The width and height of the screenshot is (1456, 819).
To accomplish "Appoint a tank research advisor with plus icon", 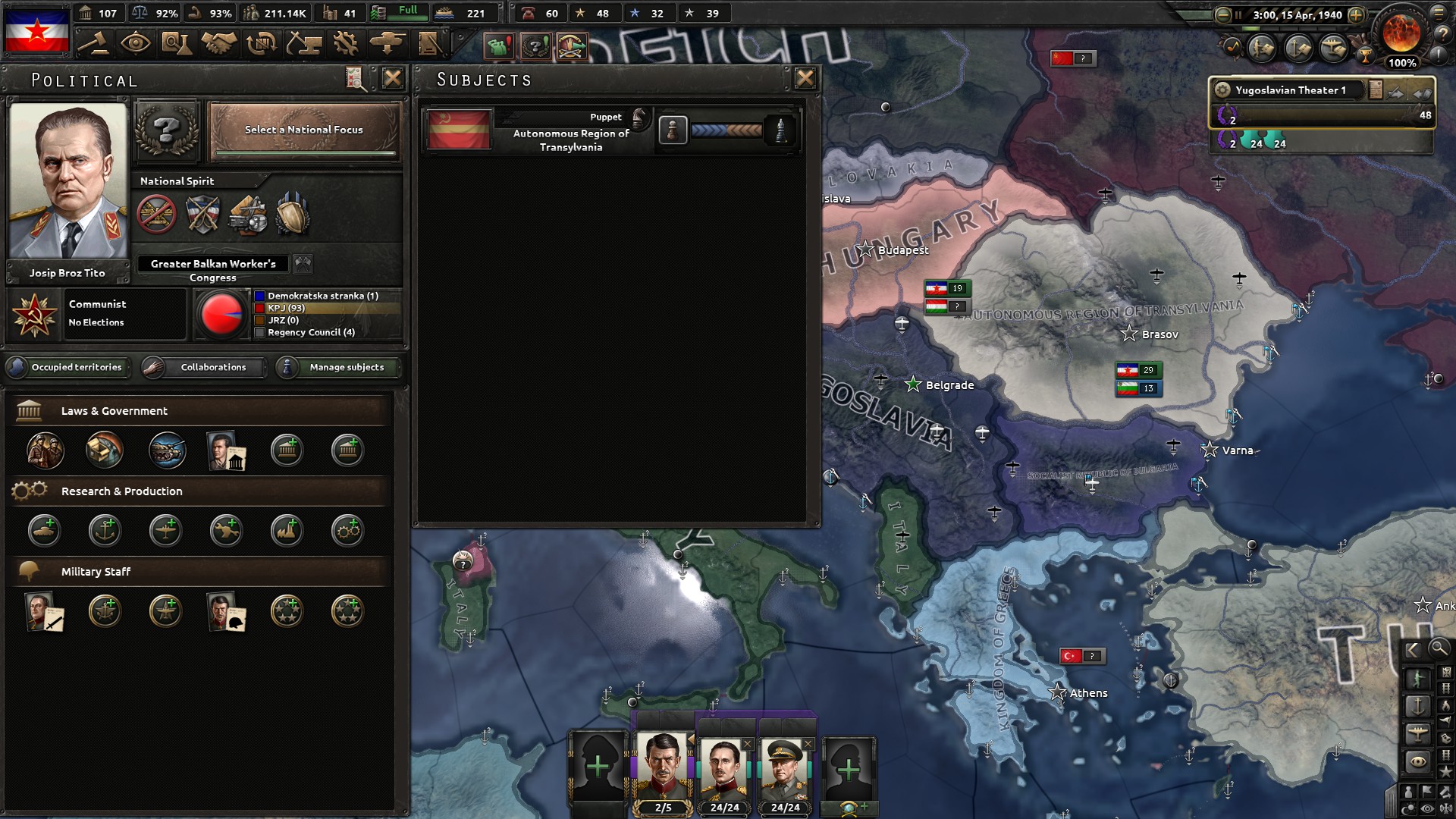I will [x=44, y=531].
